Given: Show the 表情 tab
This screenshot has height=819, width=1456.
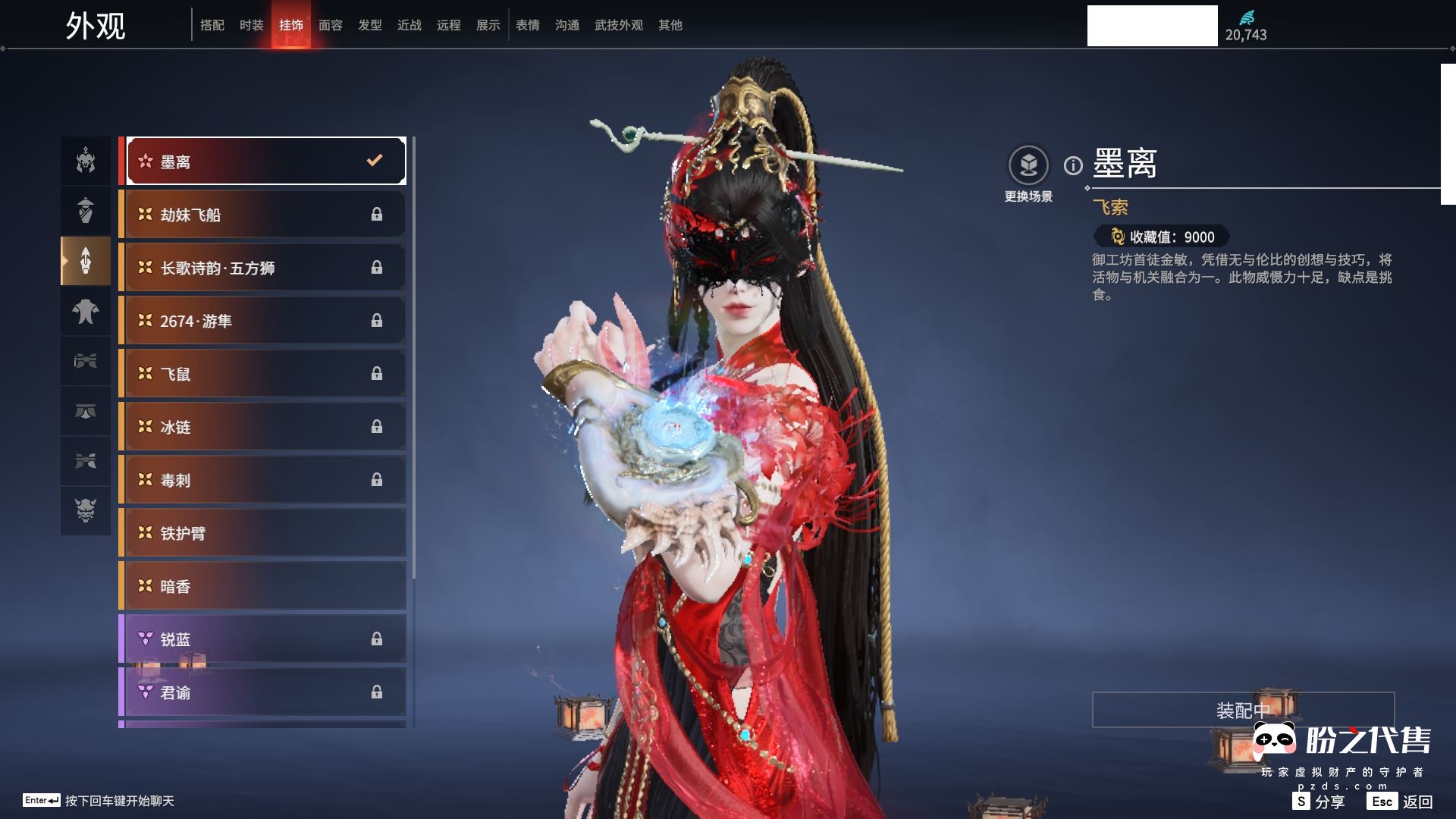Looking at the screenshot, I should (528, 25).
